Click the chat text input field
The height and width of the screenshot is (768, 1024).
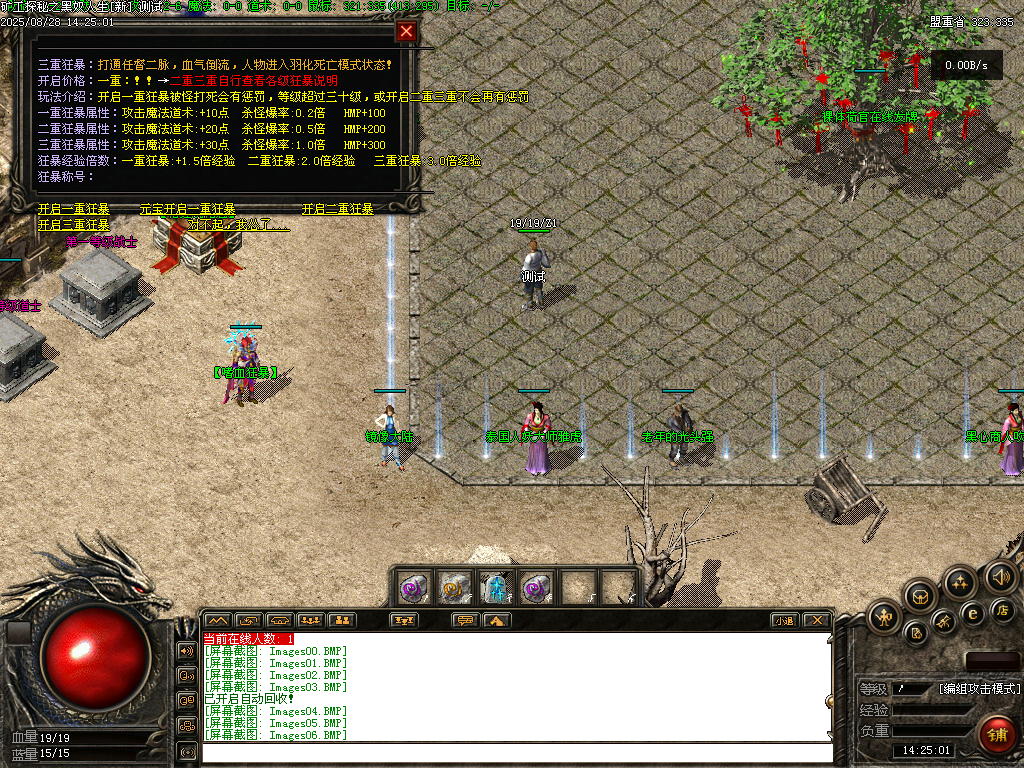point(515,753)
